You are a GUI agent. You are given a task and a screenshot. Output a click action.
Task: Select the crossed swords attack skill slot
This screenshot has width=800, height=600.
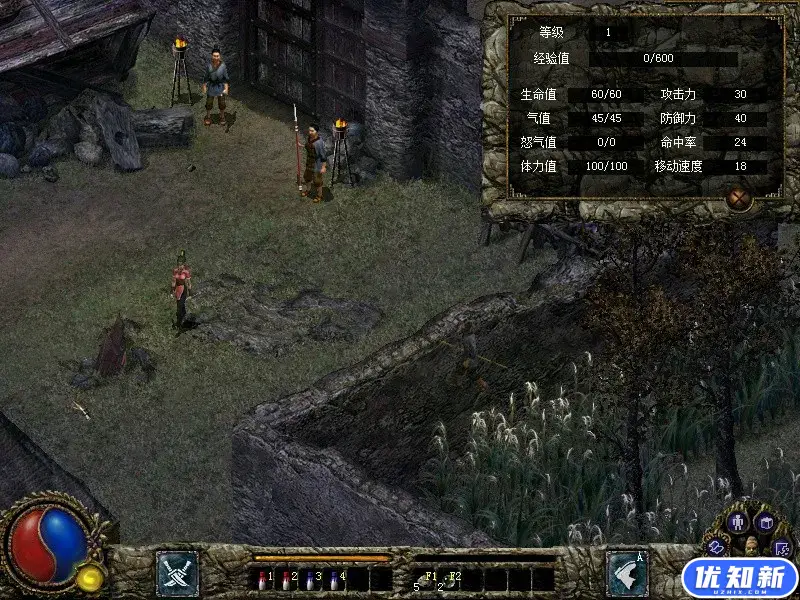coord(177,573)
